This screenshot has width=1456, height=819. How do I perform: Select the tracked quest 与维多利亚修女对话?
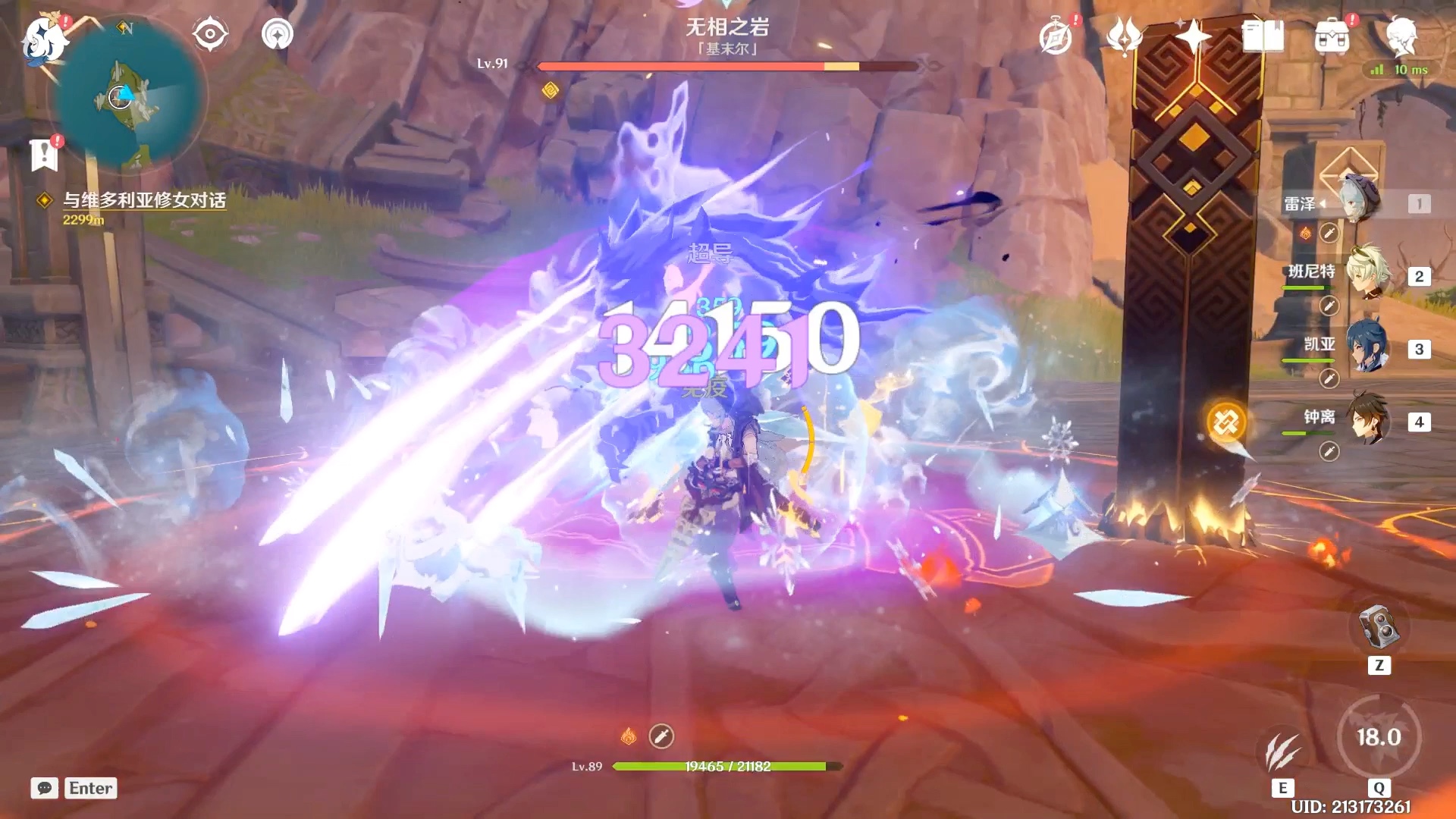[144, 200]
